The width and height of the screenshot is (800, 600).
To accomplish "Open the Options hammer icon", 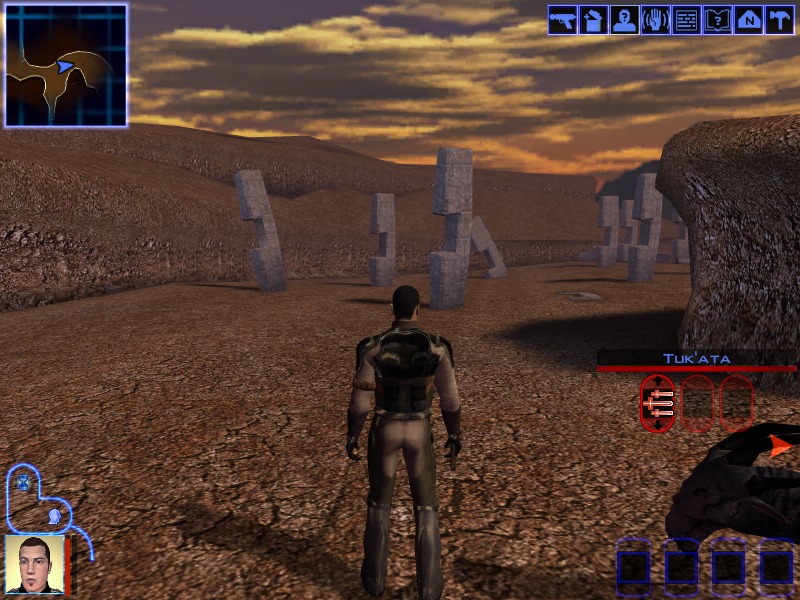I will (x=780, y=20).
